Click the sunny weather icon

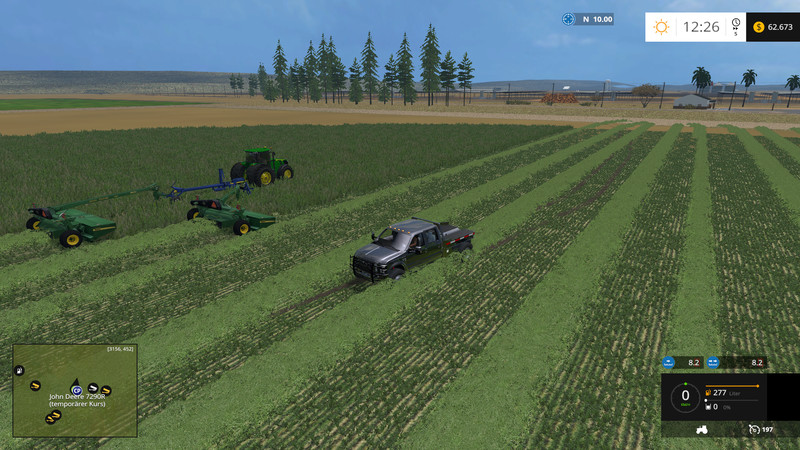click(x=661, y=27)
